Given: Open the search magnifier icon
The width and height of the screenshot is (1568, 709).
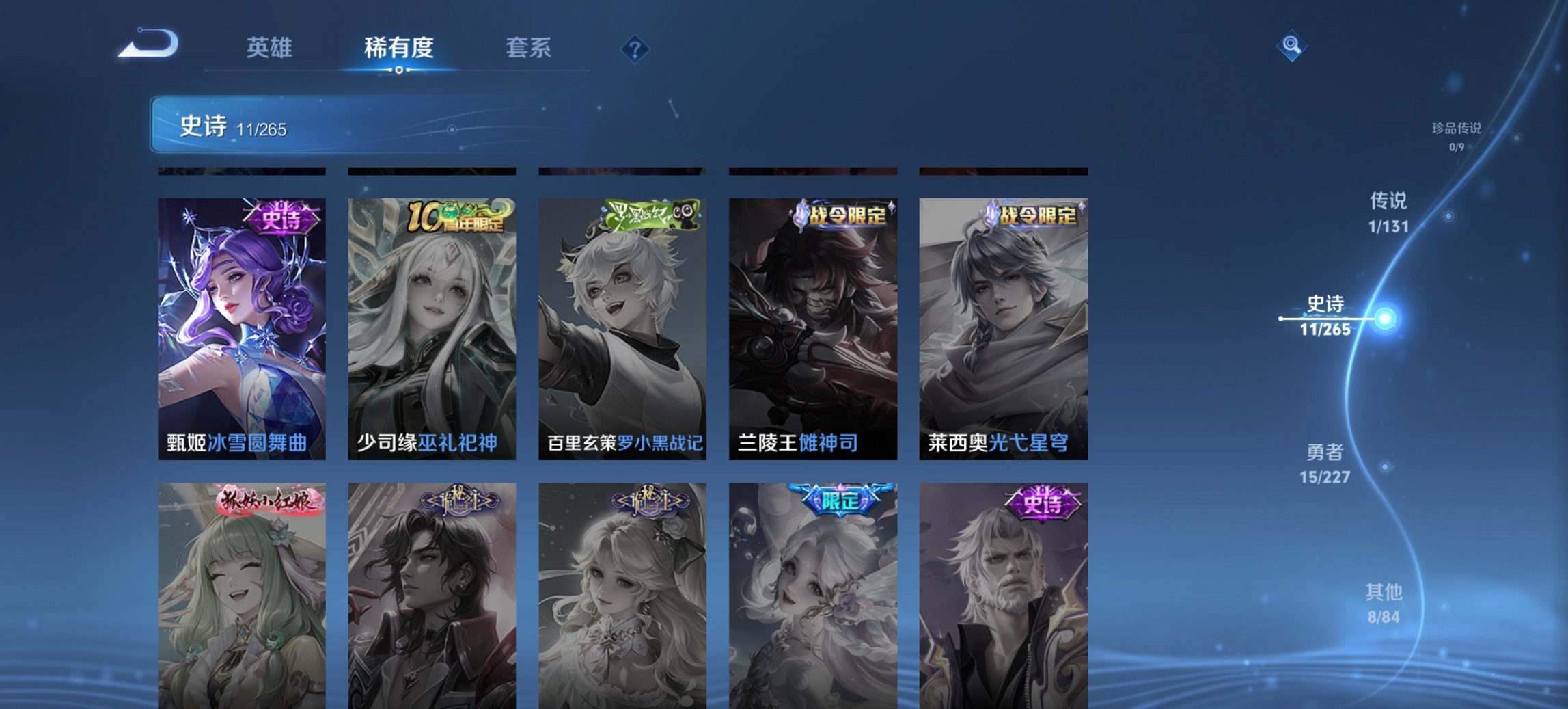Looking at the screenshot, I should point(1290,46).
